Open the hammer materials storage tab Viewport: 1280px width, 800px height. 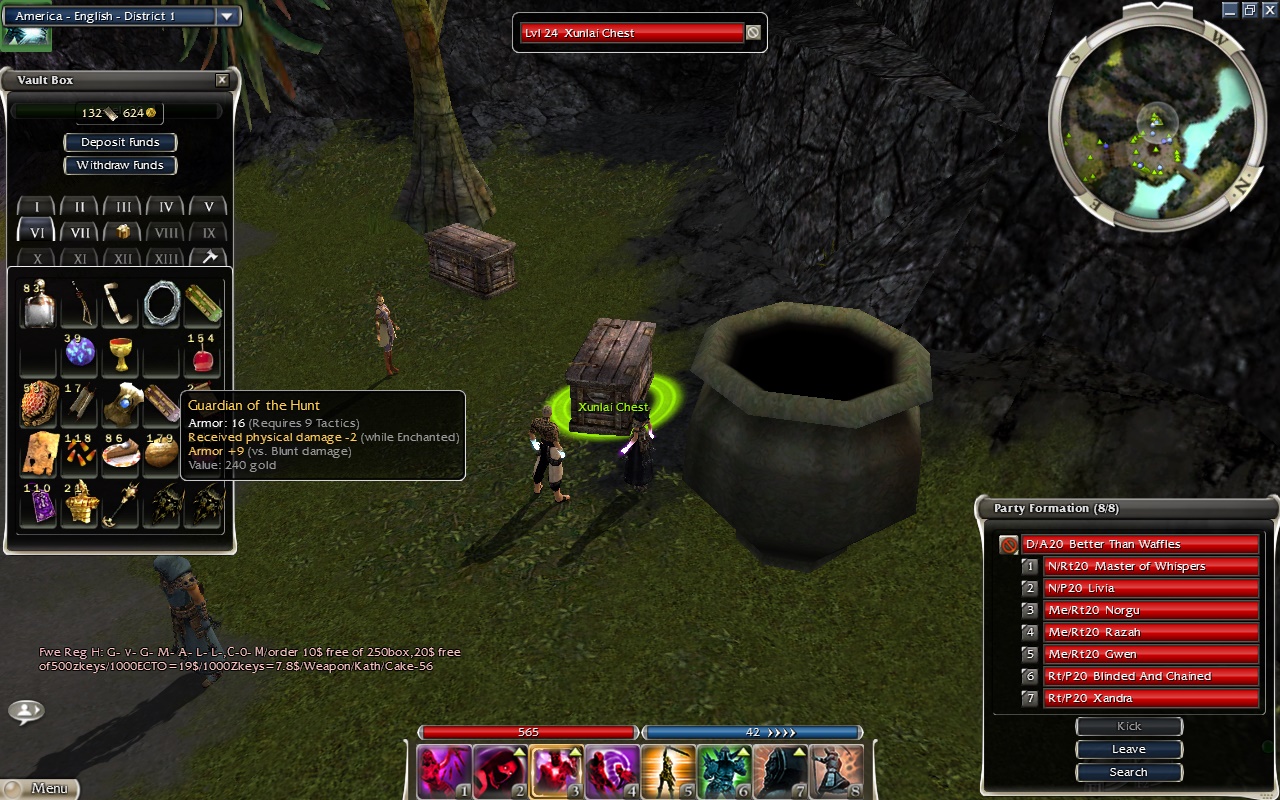[209, 258]
